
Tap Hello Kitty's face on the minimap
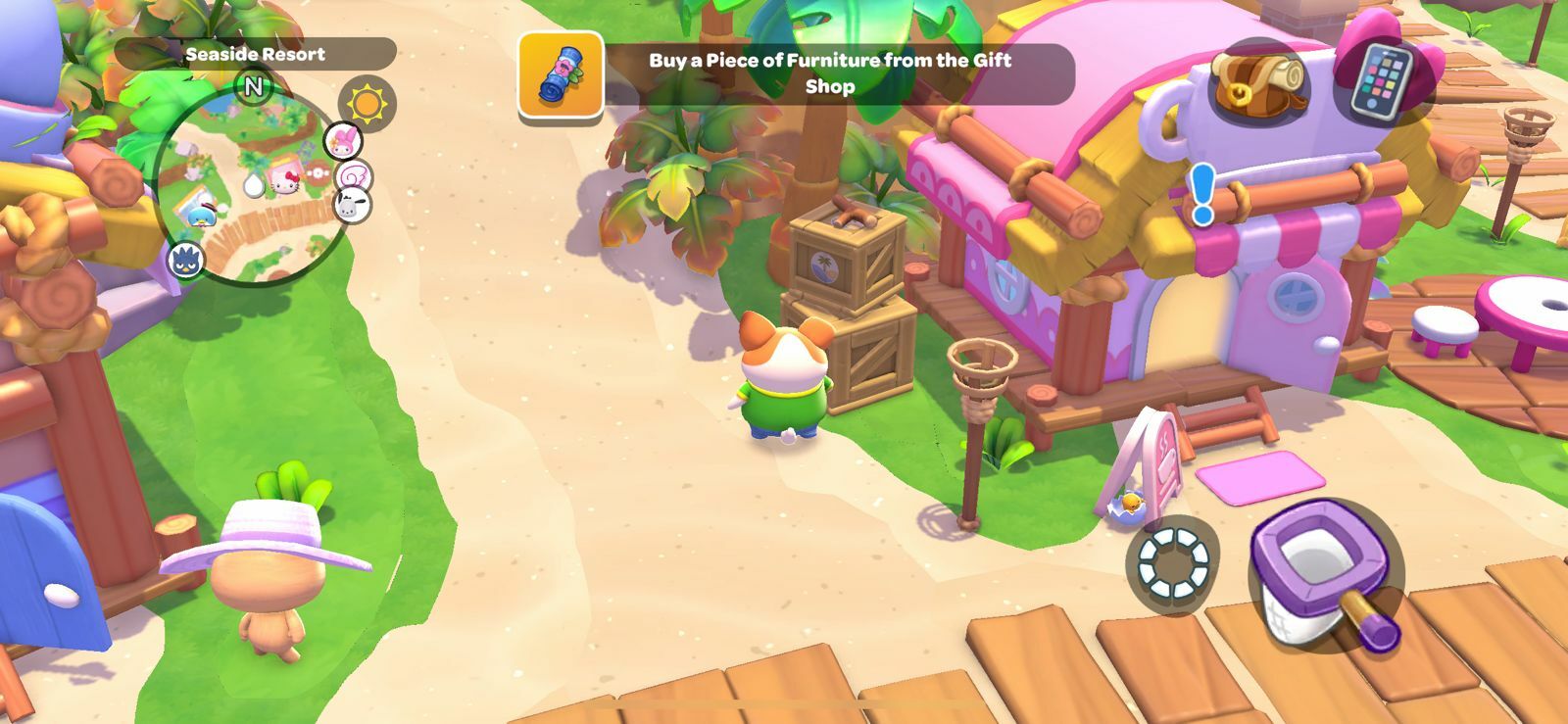(285, 179)
